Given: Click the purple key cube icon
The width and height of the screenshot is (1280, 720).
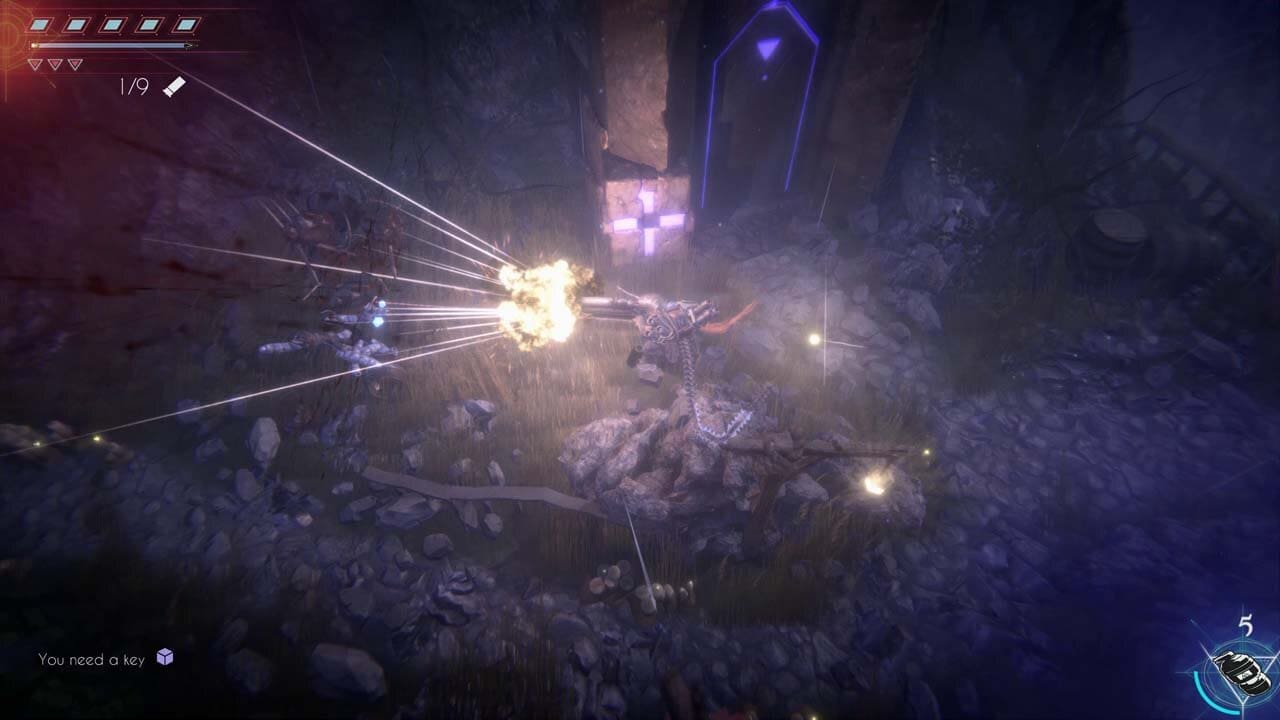Looking at the screenshot, I should [165, 657].
